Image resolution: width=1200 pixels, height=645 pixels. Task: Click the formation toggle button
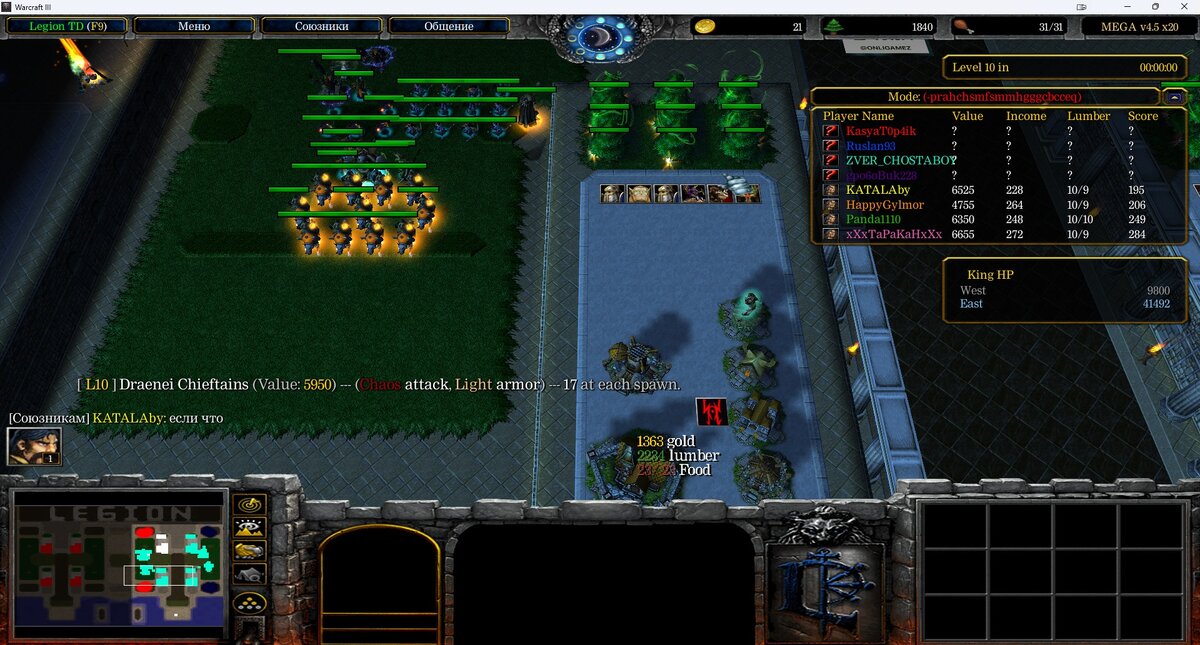[x=249, y=603]
